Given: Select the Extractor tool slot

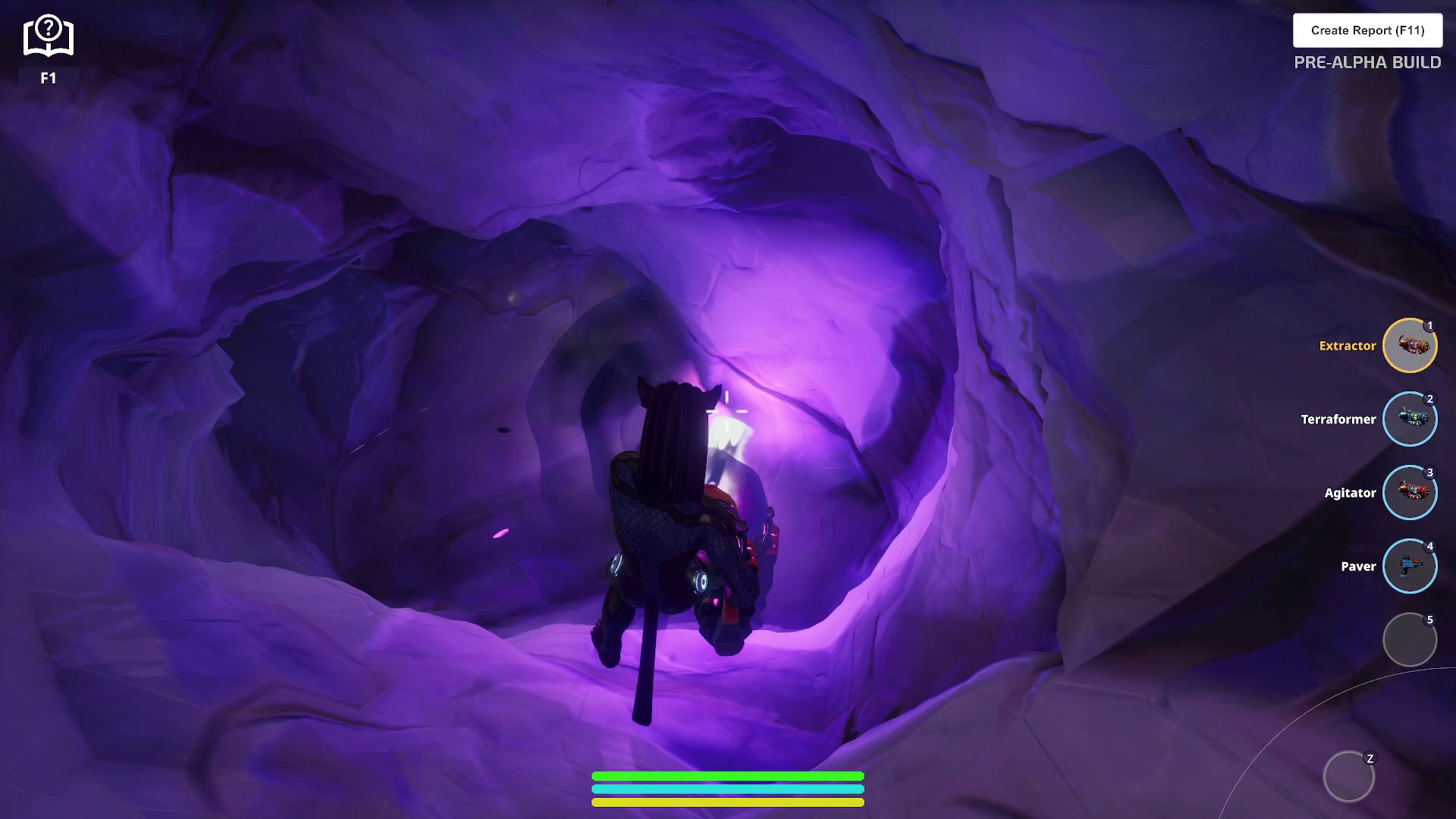Looking at the screenshot, I should tap(1409, 346).
